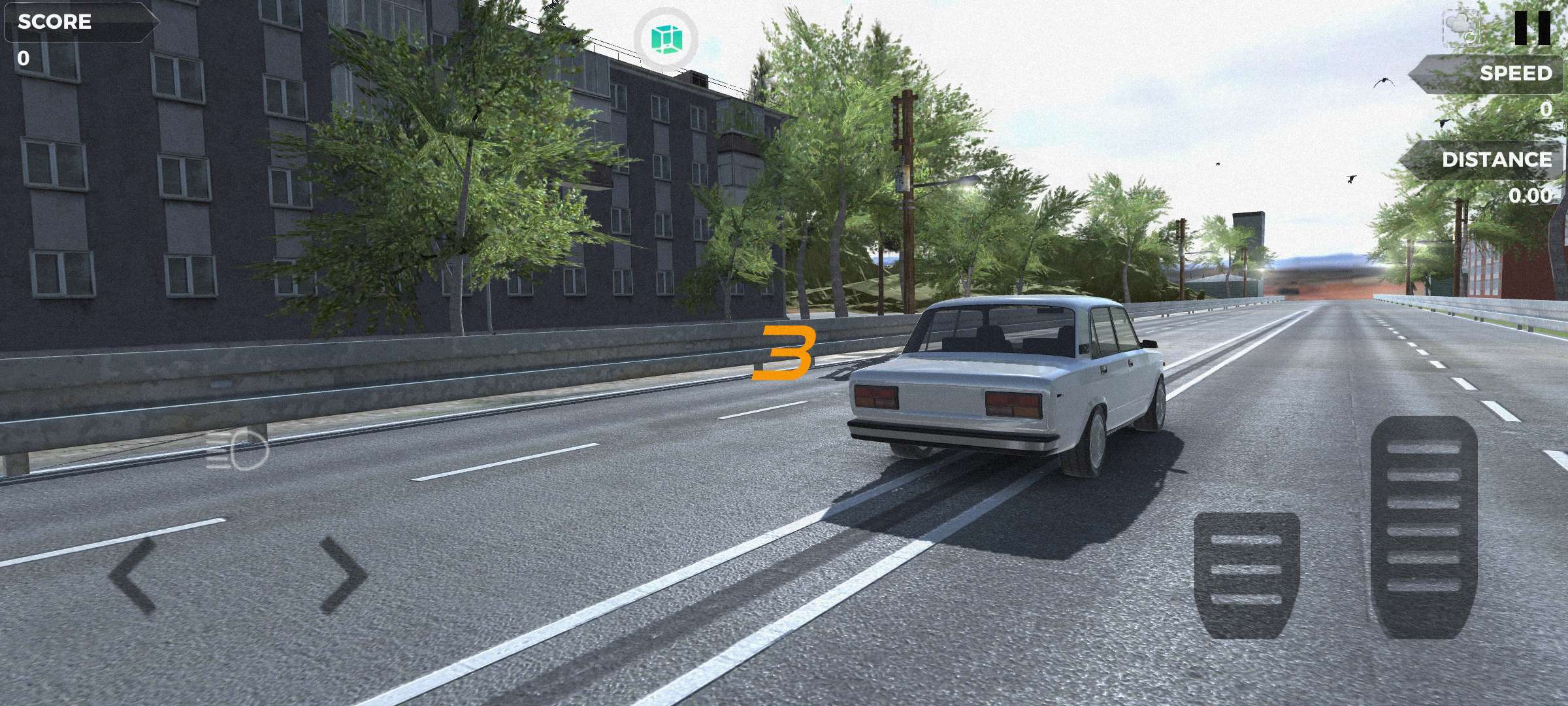This screenshot has height=706, width=1568.
Task: Steer right with the right arrow
Action: [x=344, y=575]
